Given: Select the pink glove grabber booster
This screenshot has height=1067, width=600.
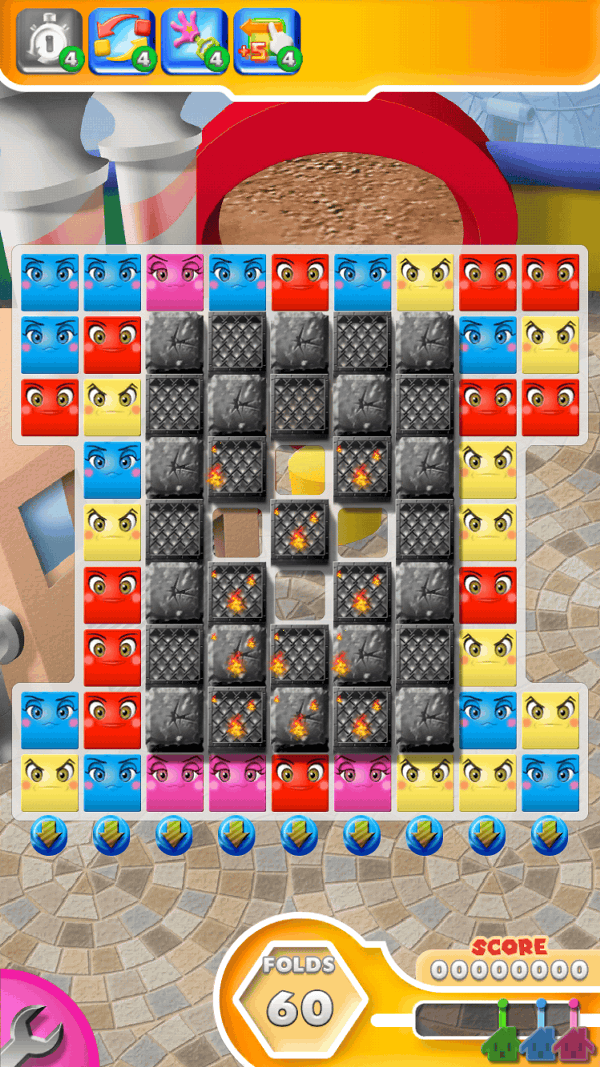Looking at the screenshot, I should point(194,41).
